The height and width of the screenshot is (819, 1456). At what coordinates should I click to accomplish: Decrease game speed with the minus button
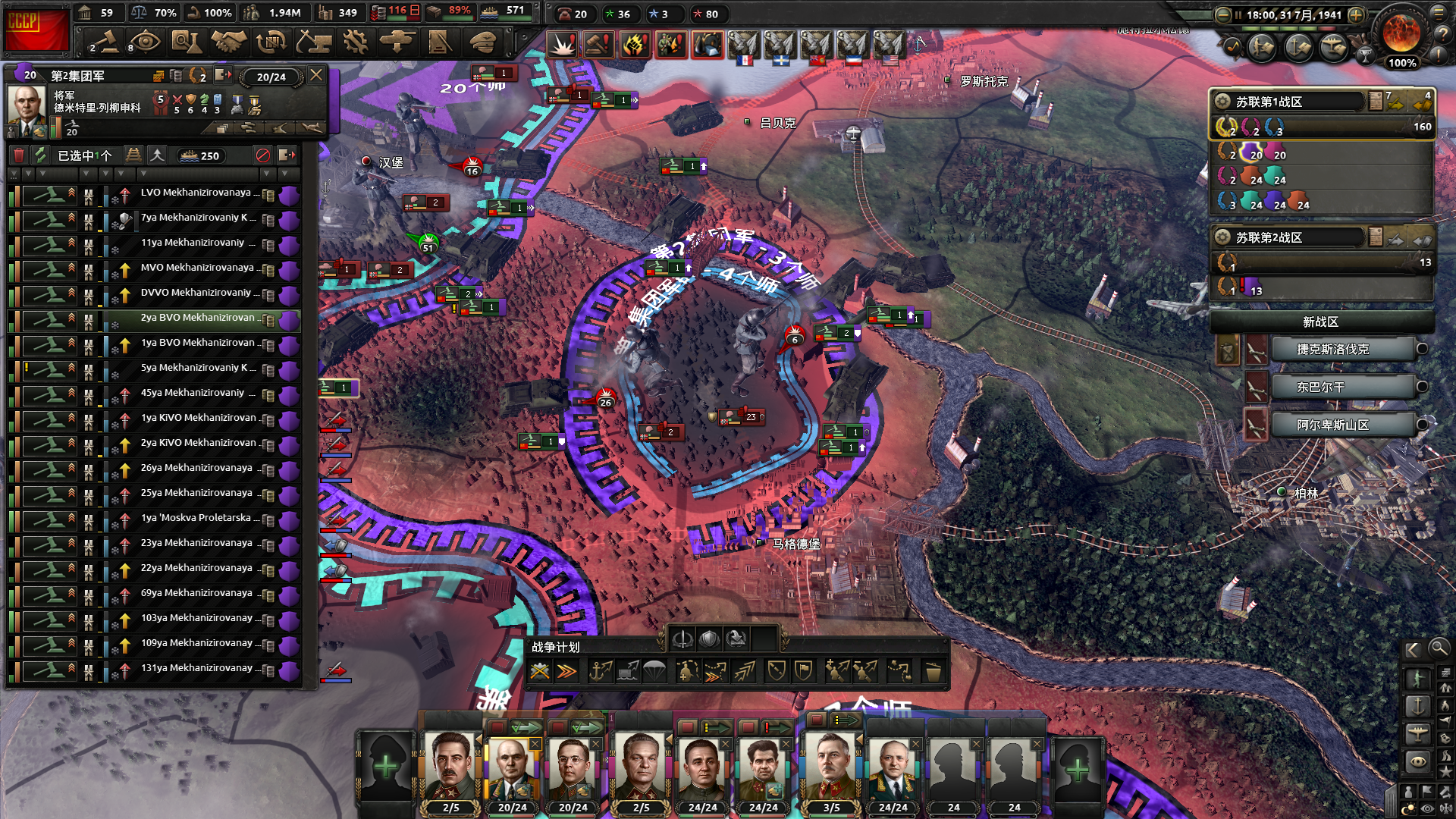(x=1222, y=14)
